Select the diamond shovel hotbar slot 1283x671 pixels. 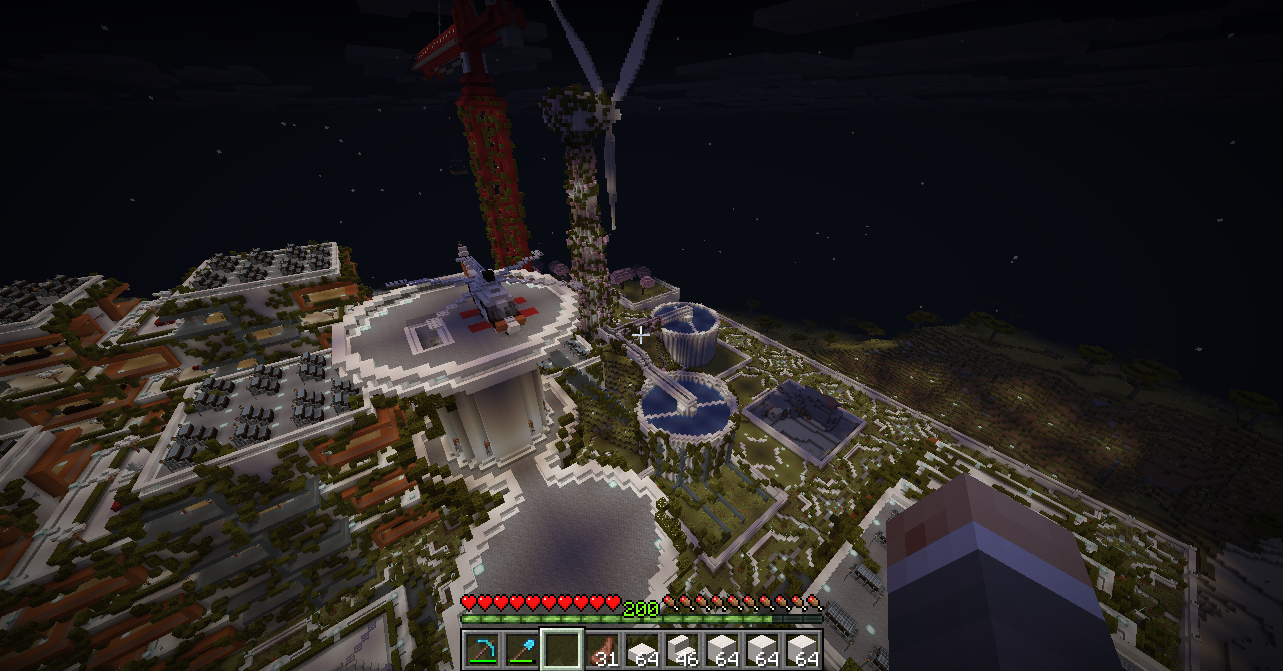pyautogui.click(x=521, y=650)
